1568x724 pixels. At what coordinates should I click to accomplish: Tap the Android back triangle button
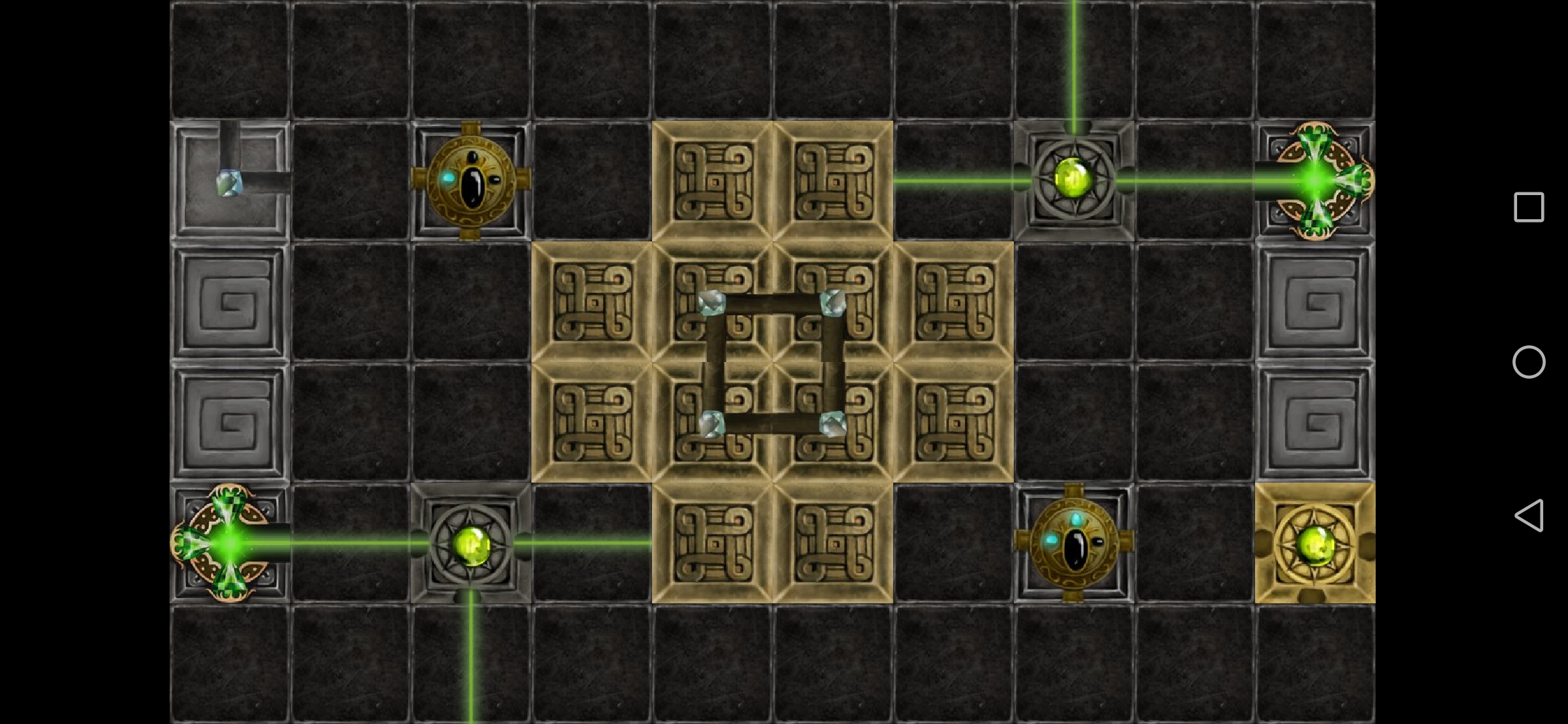(1529, 516)
